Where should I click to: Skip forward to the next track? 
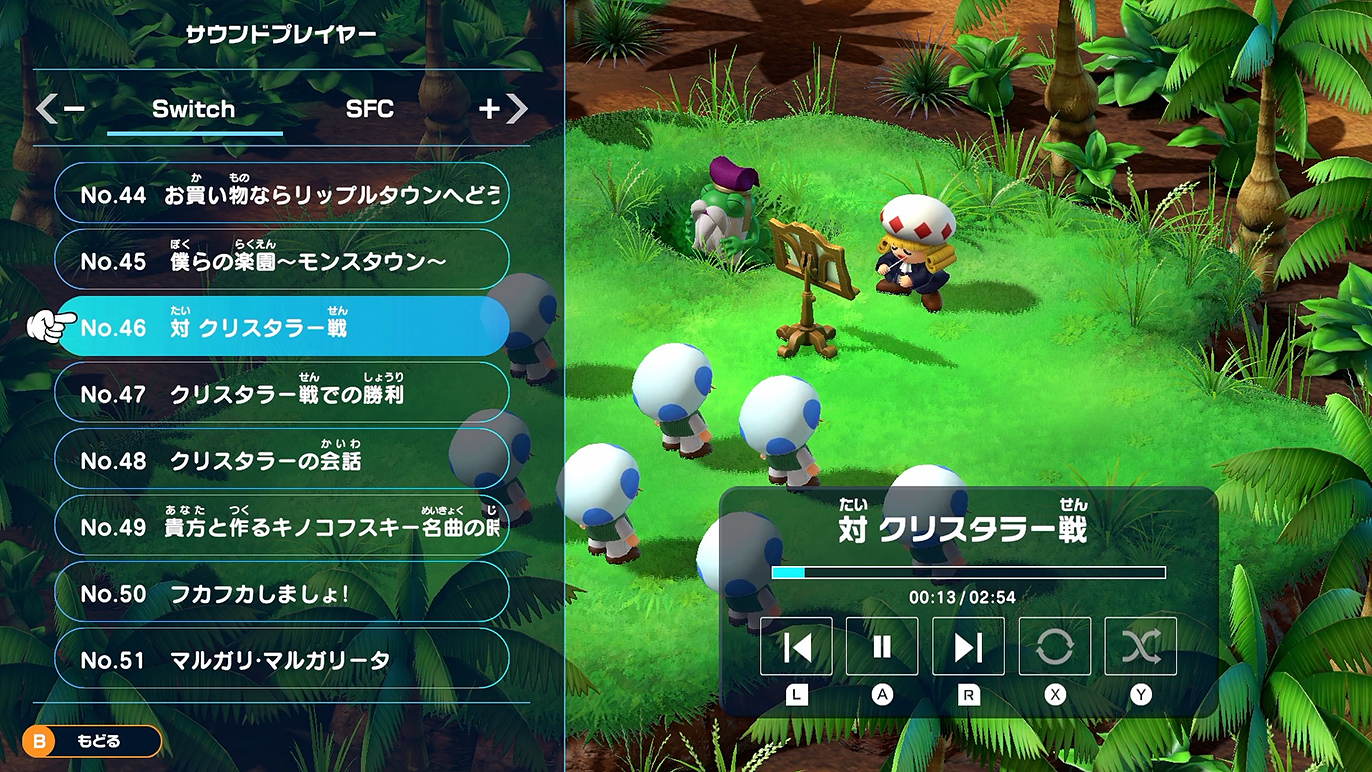[x=968, y=647]
